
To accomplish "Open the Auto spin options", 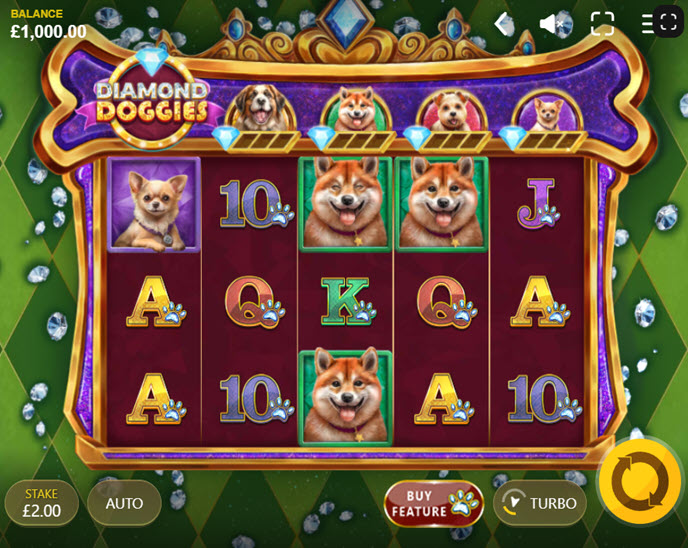I will coord(124,503).
